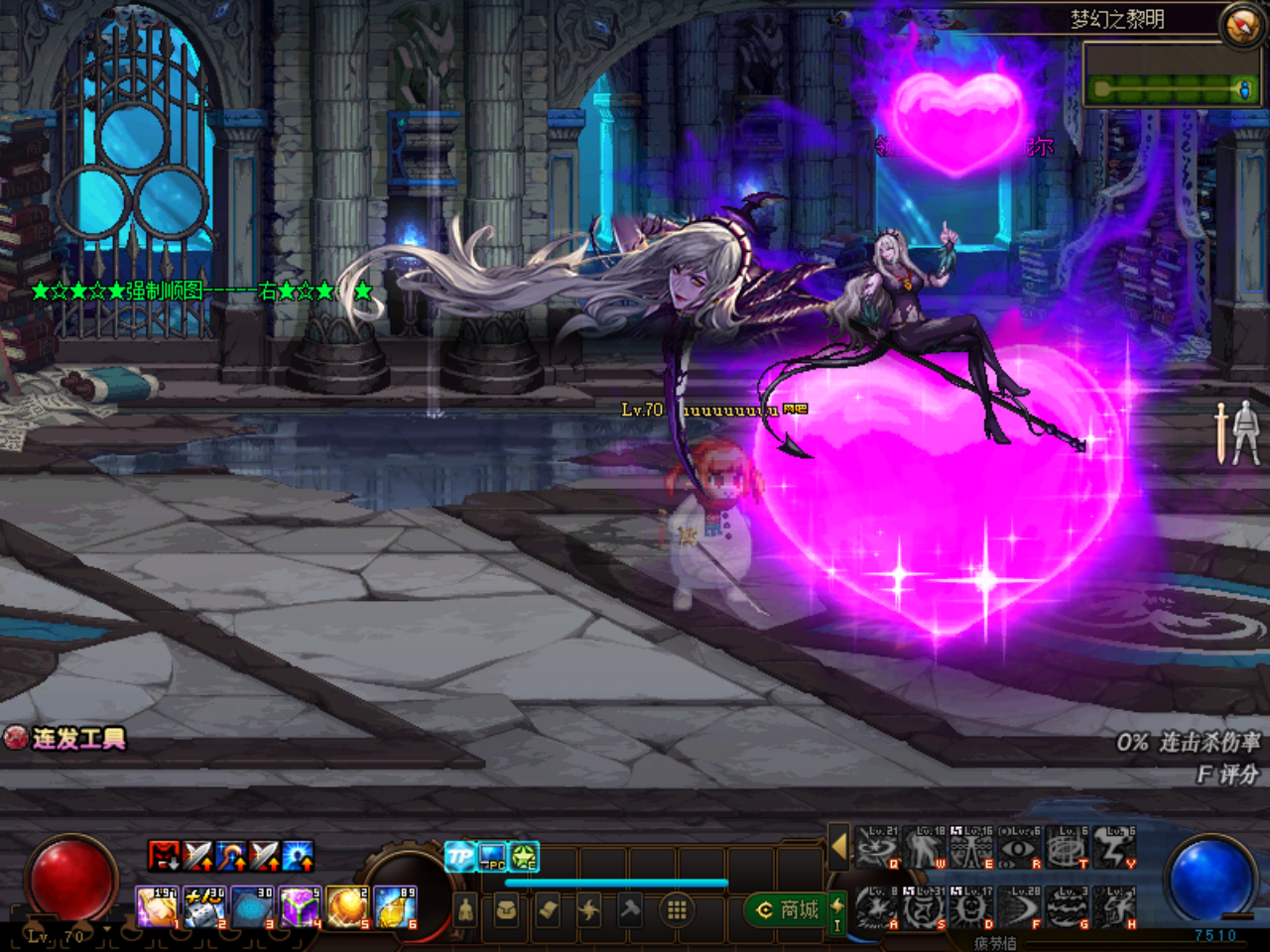
Task: Open the grid menu button
Action: (x=677, y=909)
